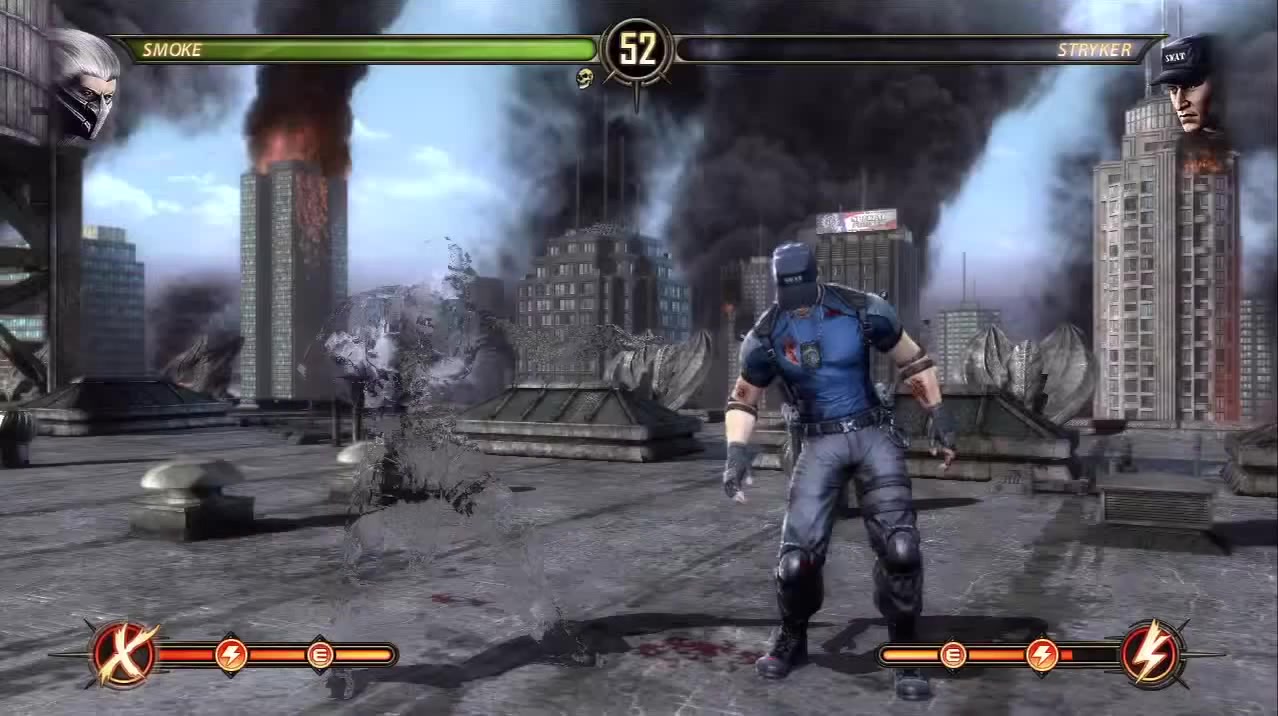Click the skull round-win icon
Screen dimensions: 1278x716
pyautogui.click(x=585, y=78)
